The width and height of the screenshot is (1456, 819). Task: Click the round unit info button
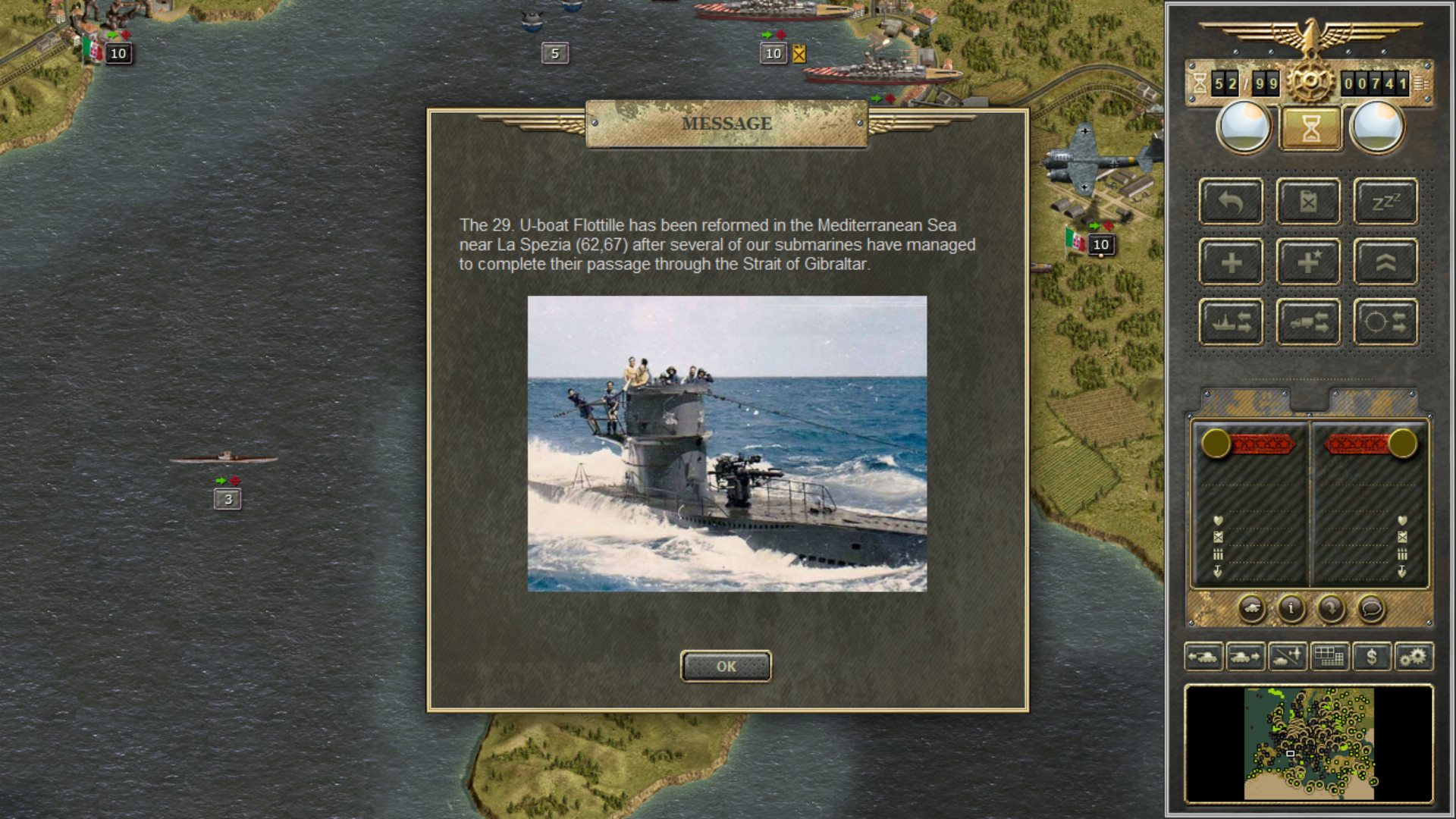tap(1290, 610)
